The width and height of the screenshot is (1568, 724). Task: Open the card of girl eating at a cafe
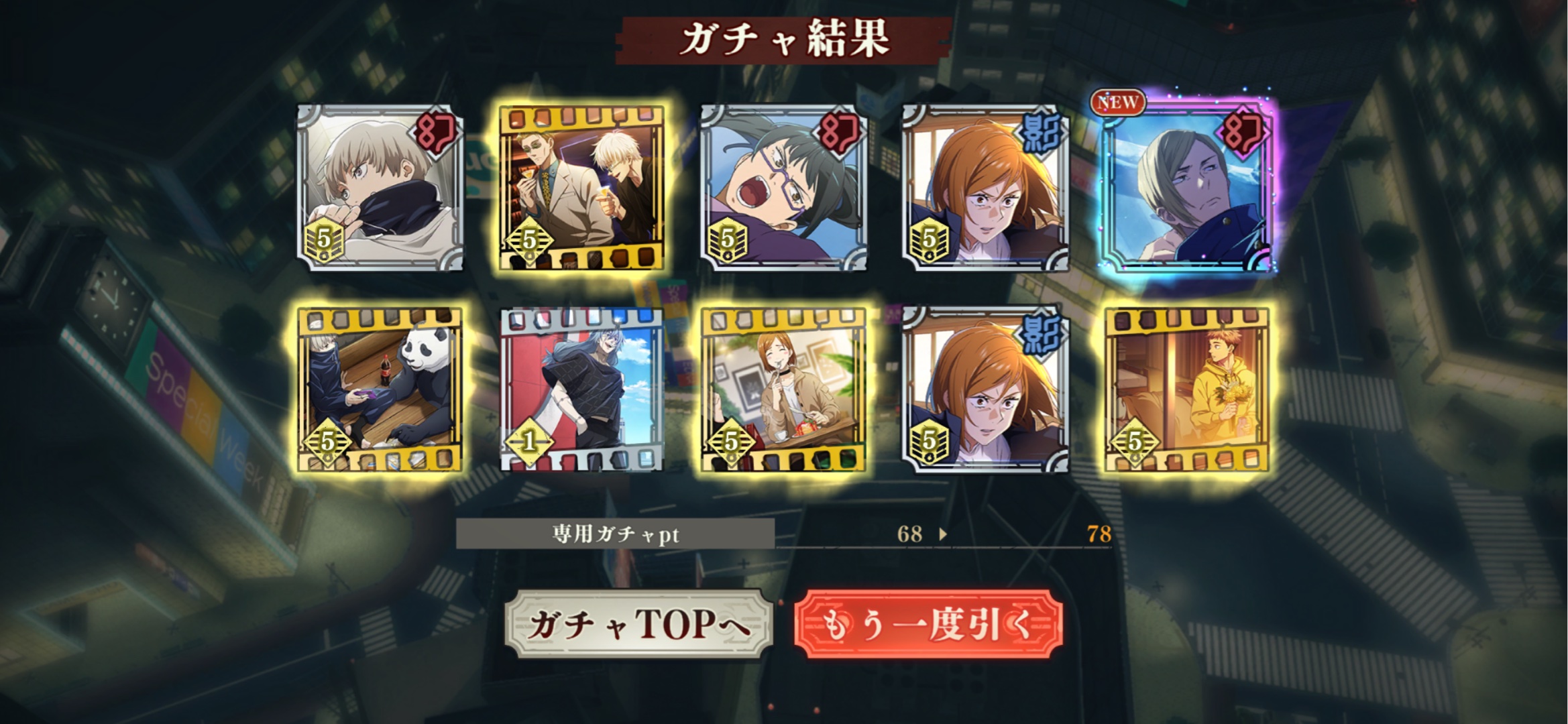pos(783,390)
